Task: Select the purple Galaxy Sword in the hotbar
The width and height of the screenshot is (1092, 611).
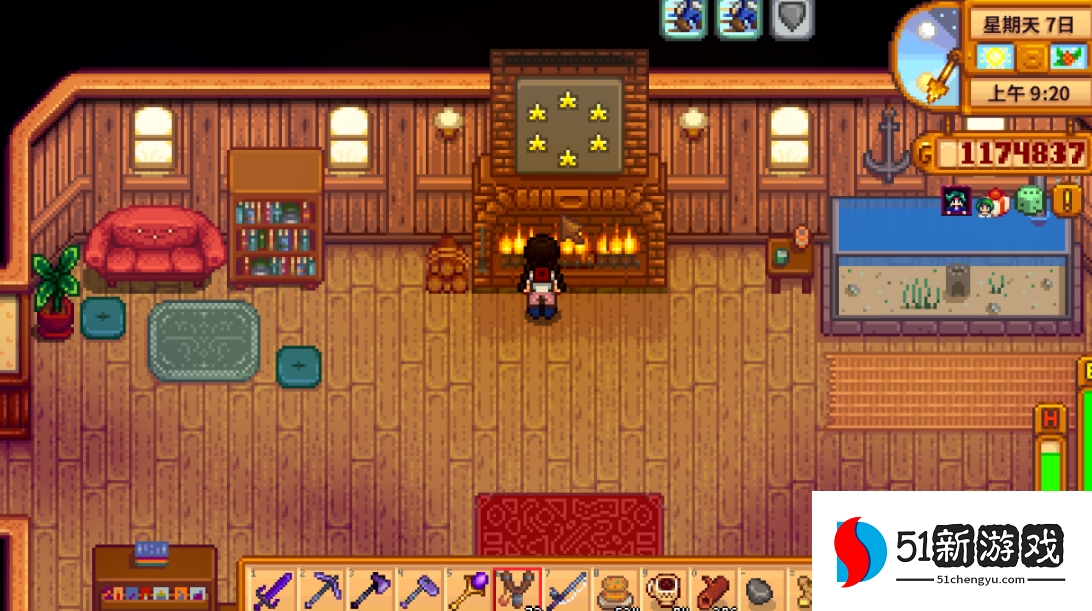Action: click(x=273, y=590)
